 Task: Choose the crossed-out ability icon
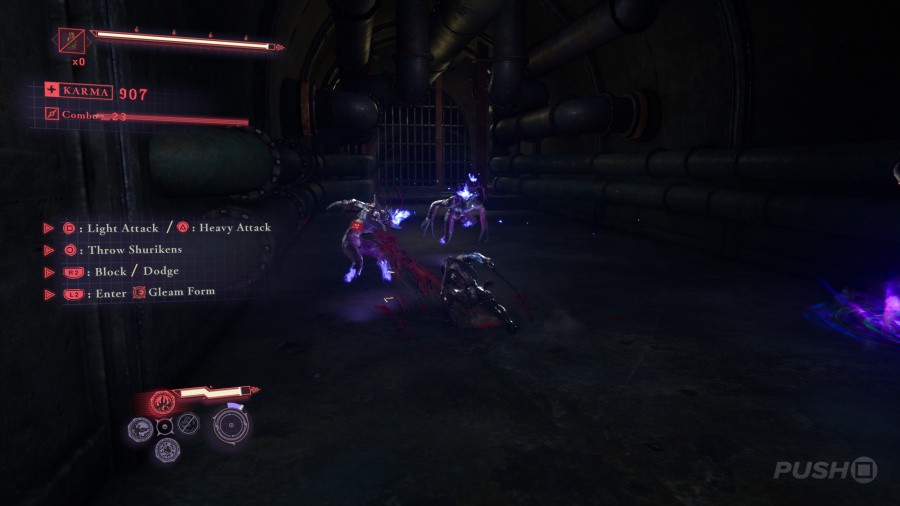(x=187, y=423)
